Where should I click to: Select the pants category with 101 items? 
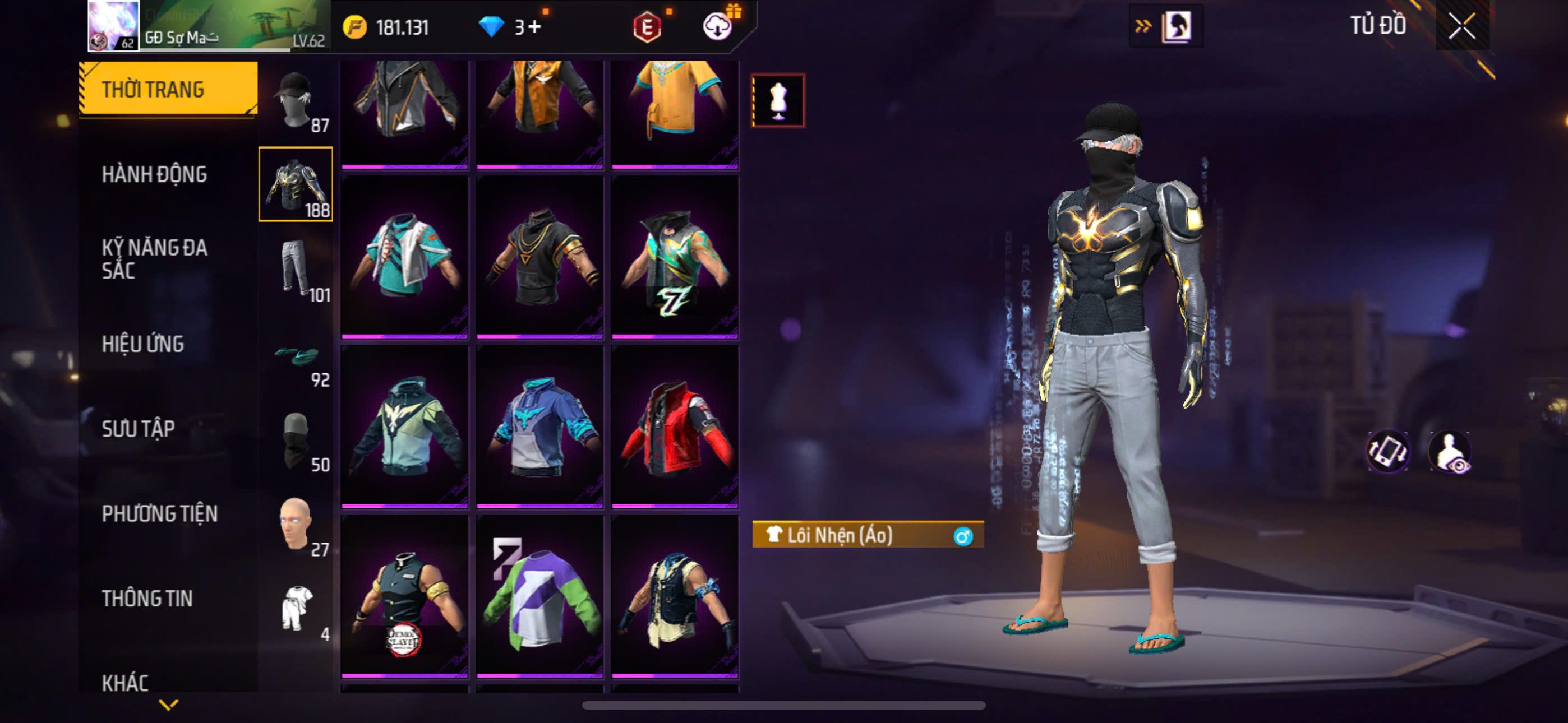pyautogui.click(x=296, y=270)
